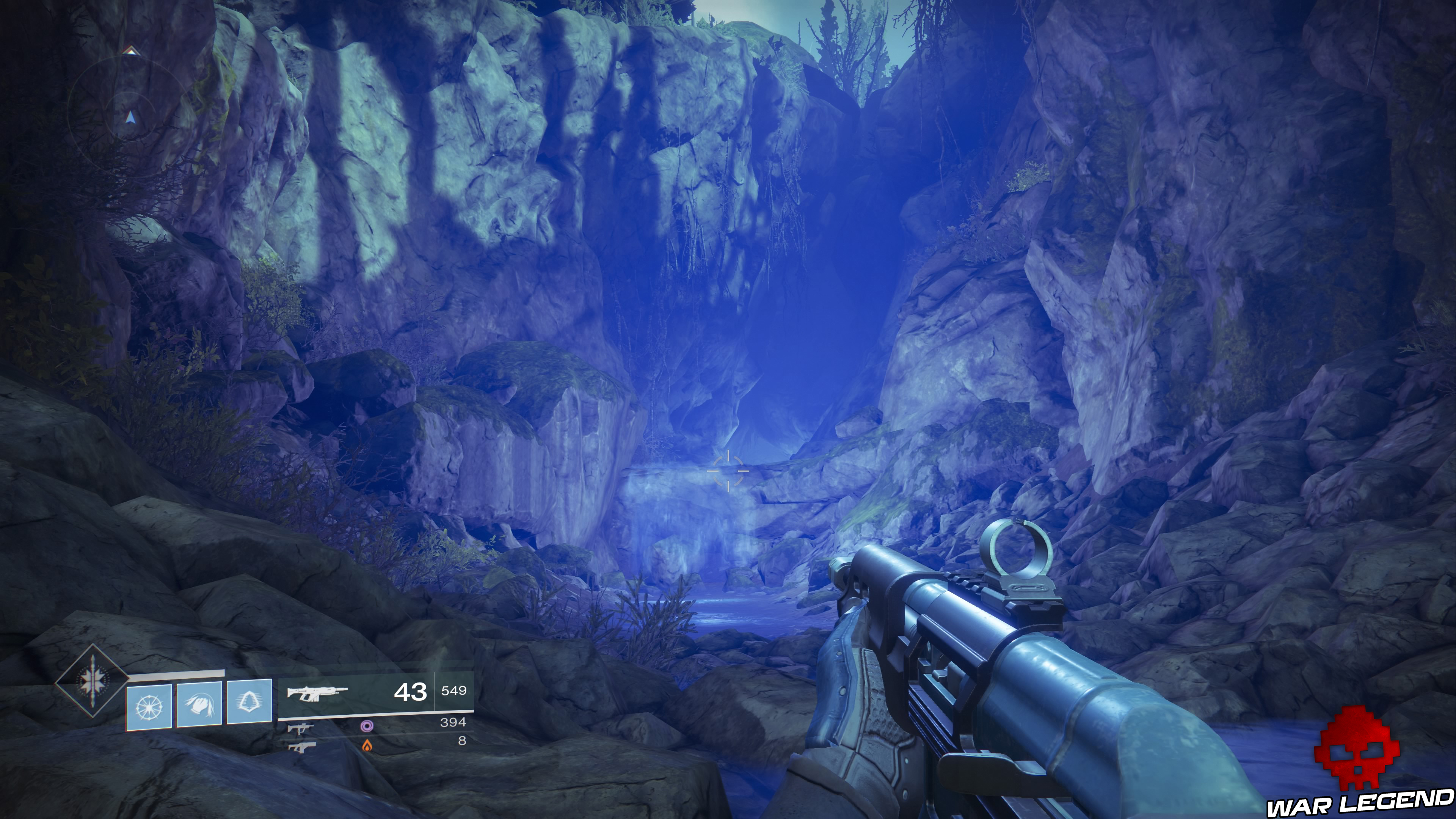The width and height of the screenshot is (1456, 819).
Task: Activate the hooded cloak class ability
Action: 249,703
